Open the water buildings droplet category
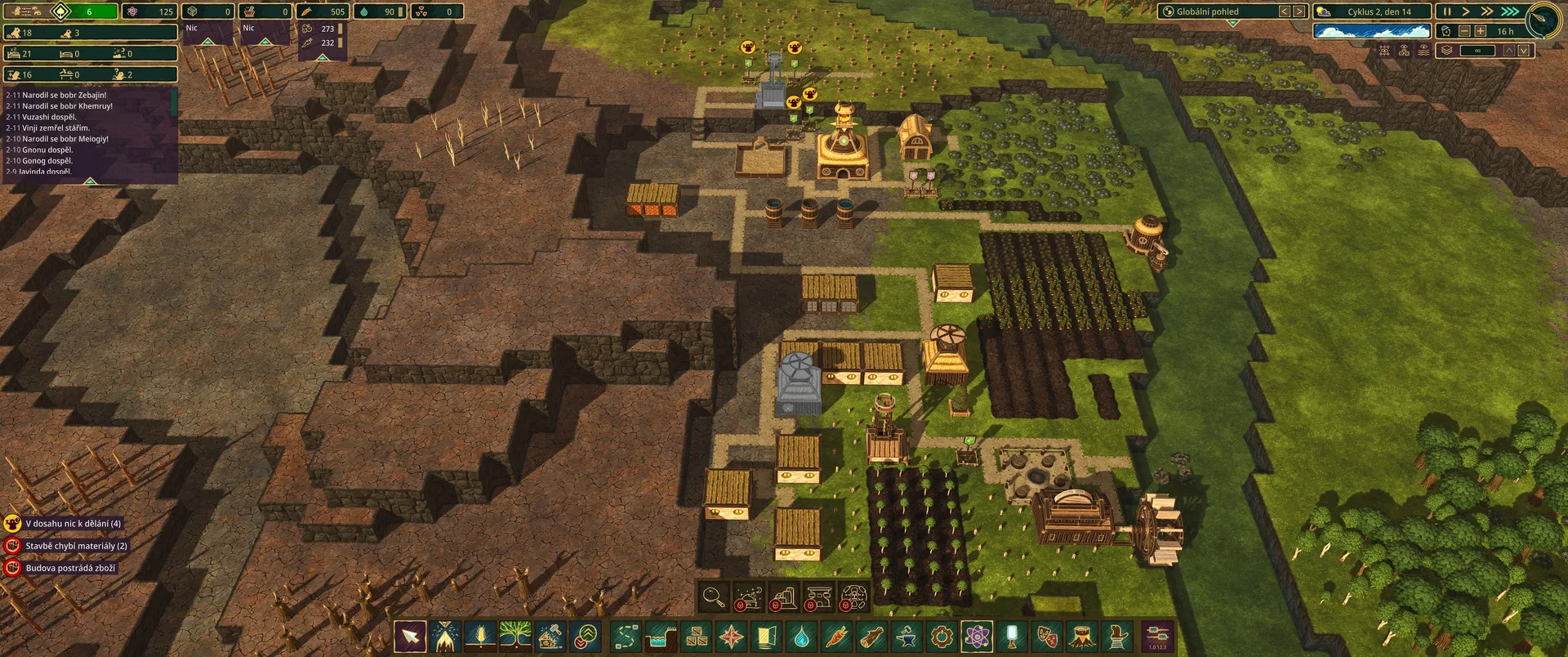Image resolution: width=1568 pixels, height=657 pixels. pyautogui.click(x=801, y=636)
